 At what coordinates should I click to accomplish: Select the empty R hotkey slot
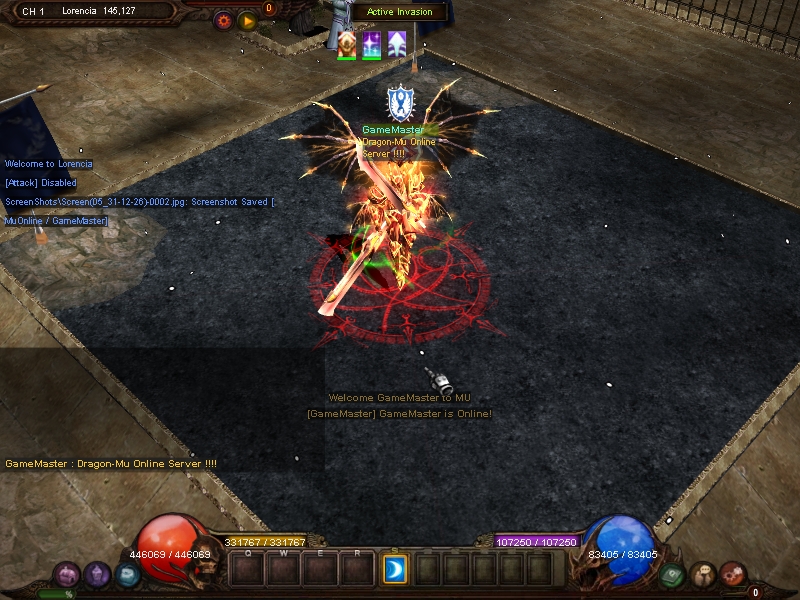pyautogui.click(x=357, y=569)
